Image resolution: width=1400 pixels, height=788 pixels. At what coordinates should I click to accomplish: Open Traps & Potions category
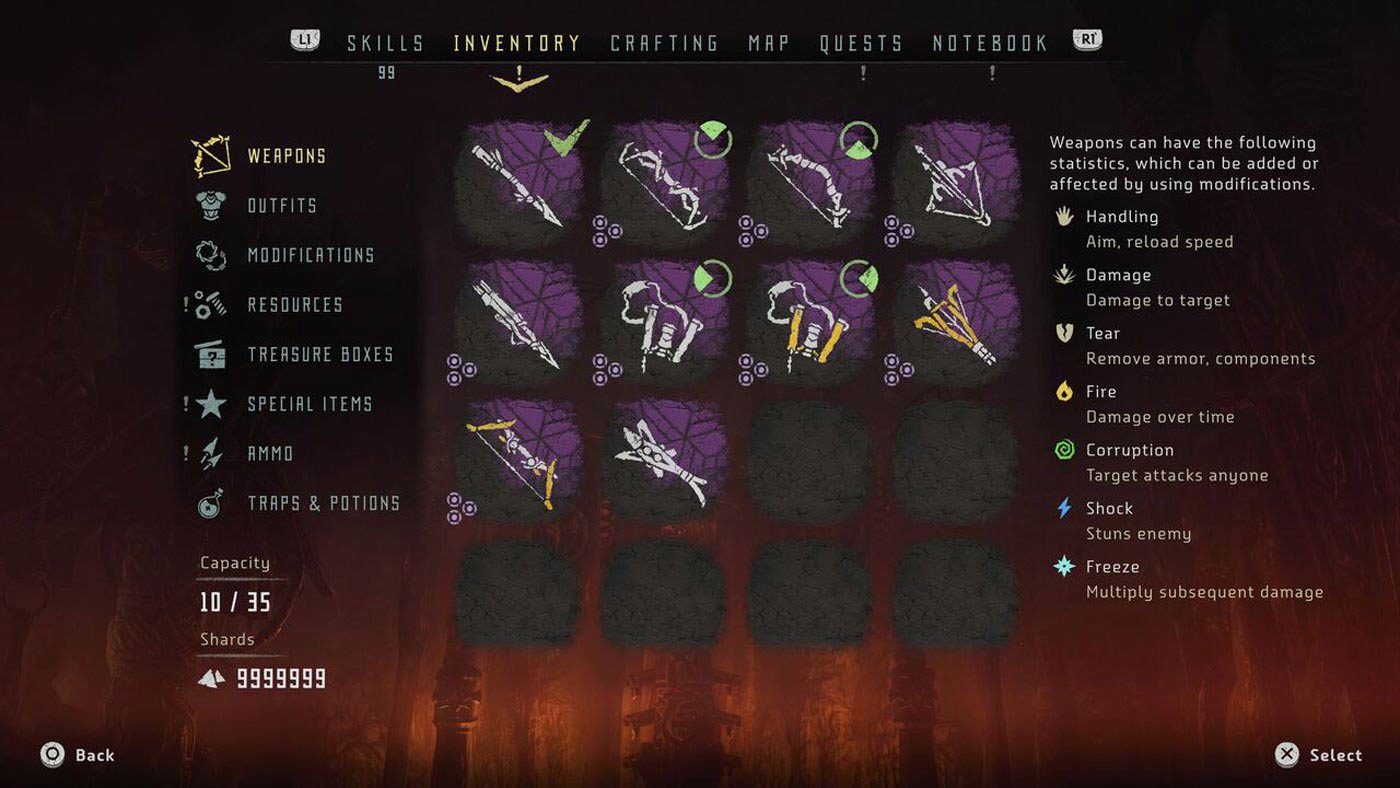323,503
